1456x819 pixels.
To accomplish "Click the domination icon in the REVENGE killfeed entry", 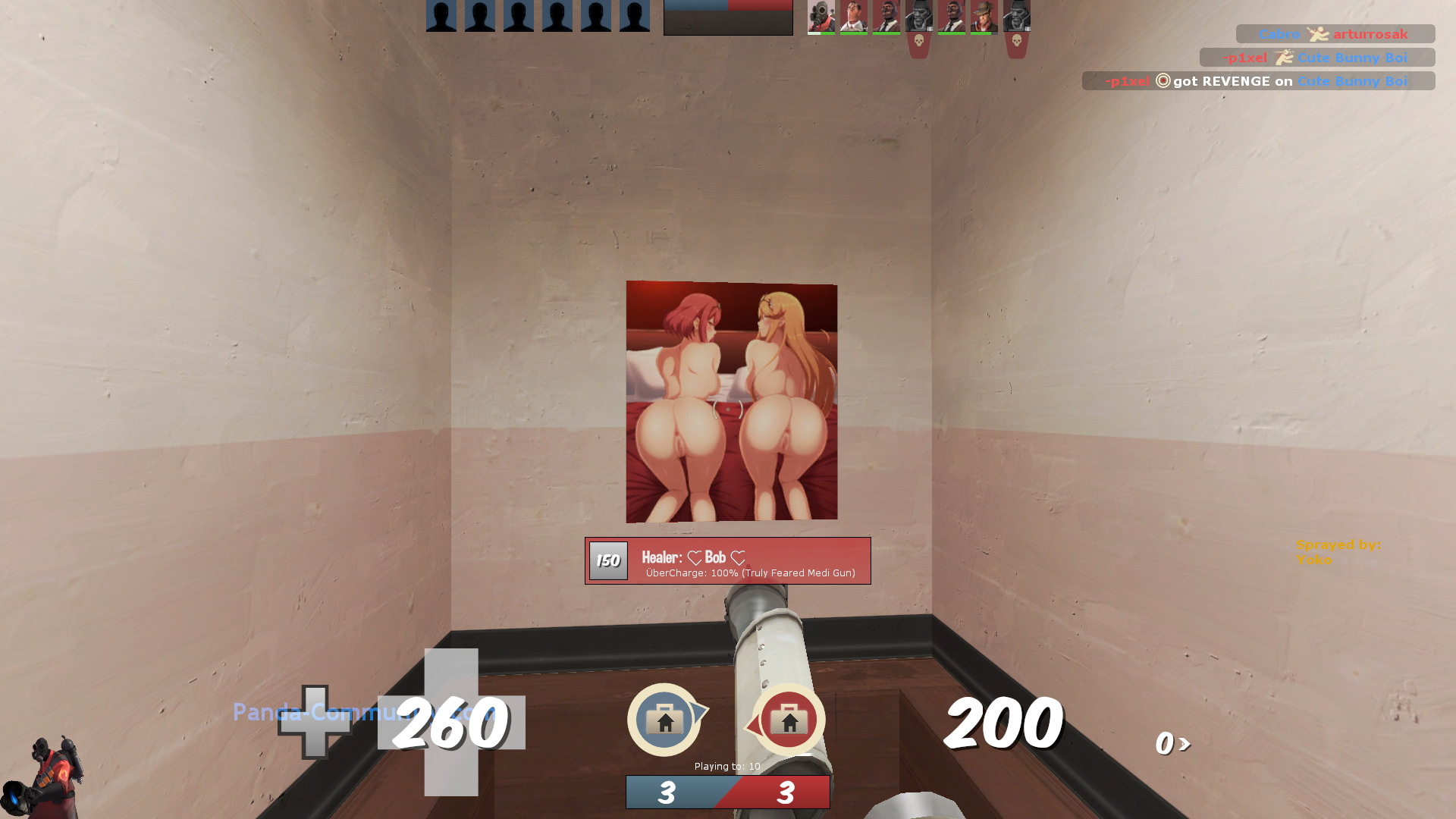I will pyautogui.click(x=1162, y=81).
